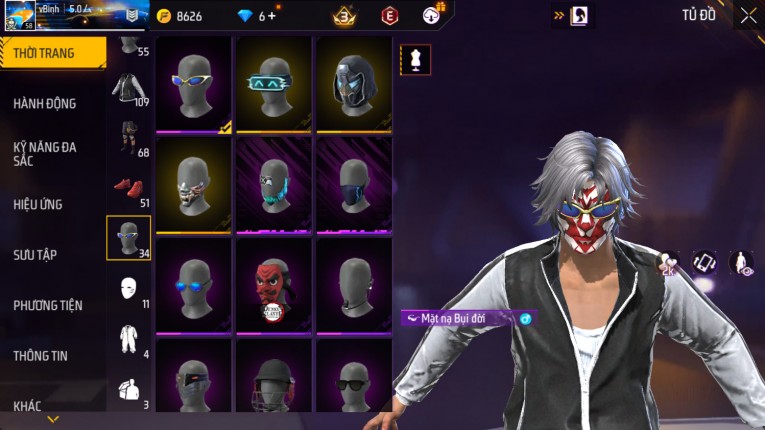Select the black hooded helmet mask
The image size is (765, 430).
point(354,84)
